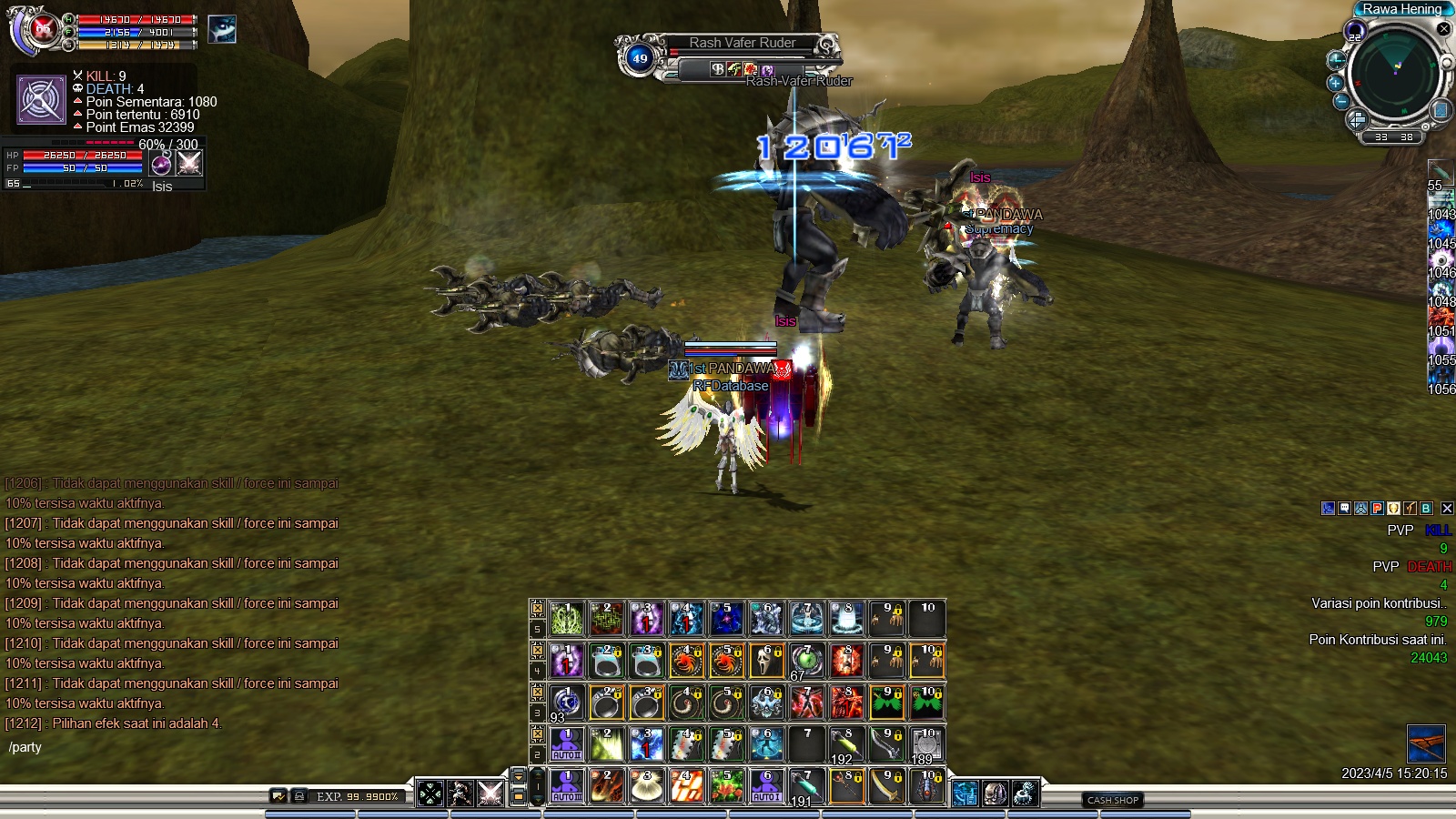Viewport: 1456px width, 819px height.
Task: Use the green orb item with count 67
Action: pyautogui.click(x=805, y=661)
